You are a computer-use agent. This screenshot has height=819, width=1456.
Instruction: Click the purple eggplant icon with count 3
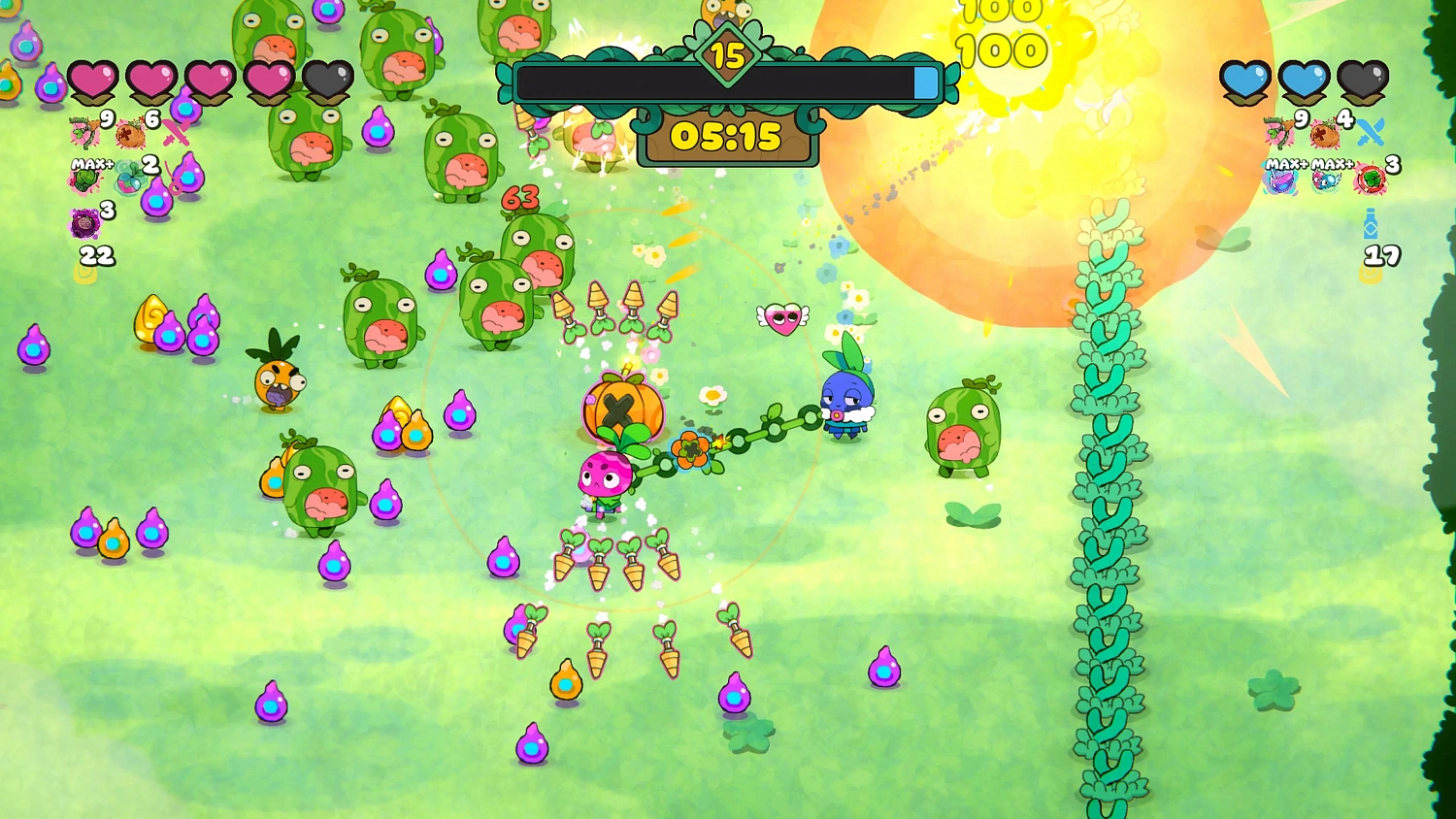(x=84, y=221)
